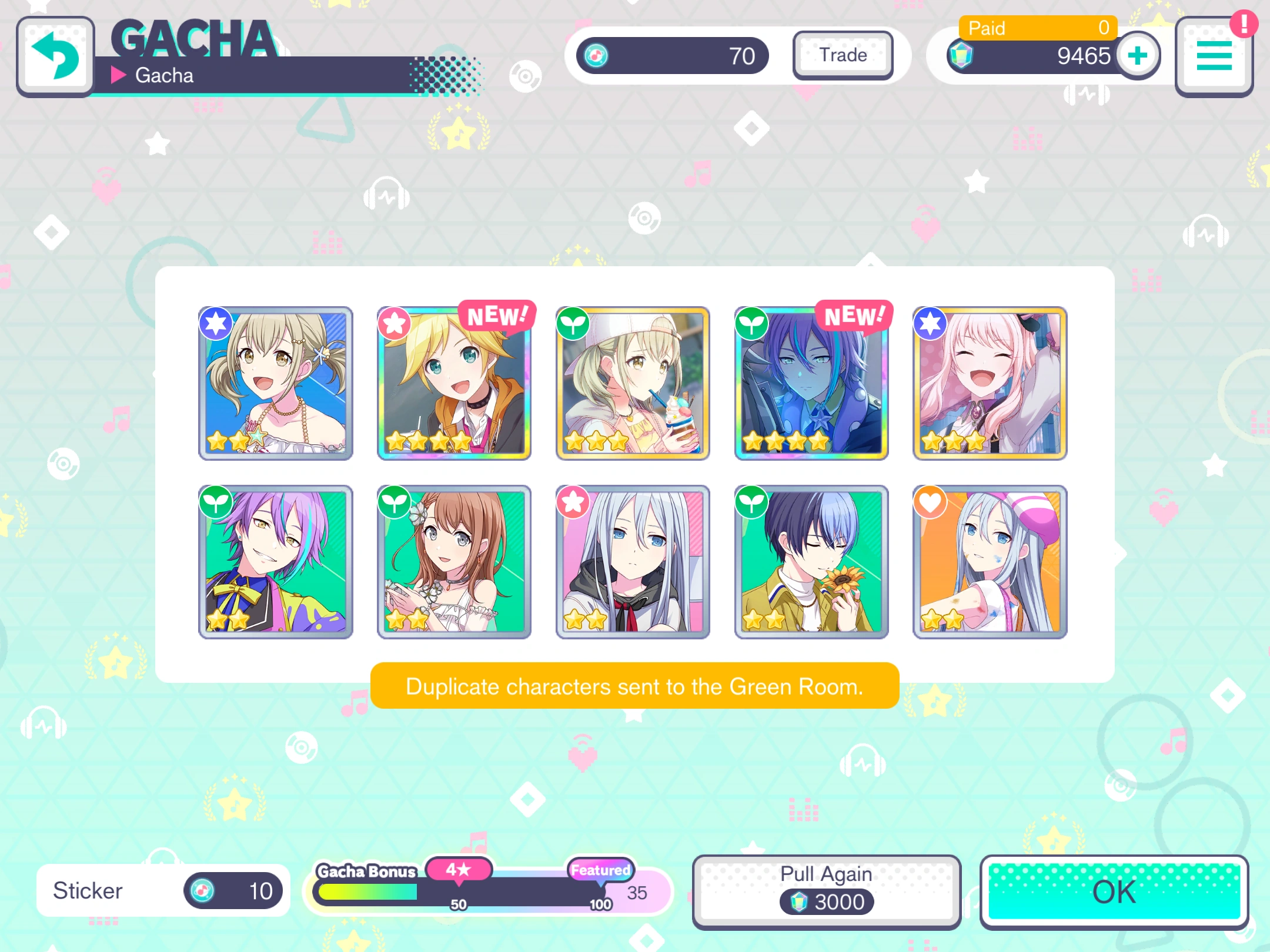Viewport: 1270px width, 952px height.
Task: Tap the NEW! badge on Len's card
Action: coord(497,315)
